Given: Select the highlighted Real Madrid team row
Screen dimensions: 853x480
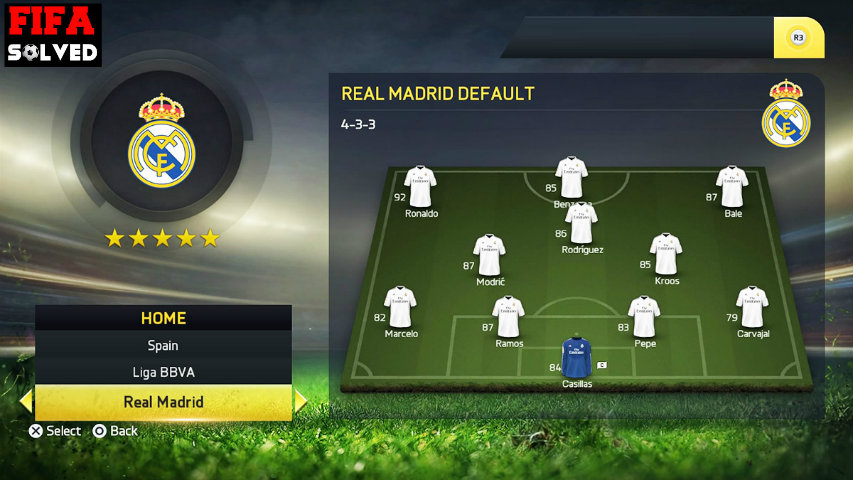Looking at the screenshot, I should 163,402.
